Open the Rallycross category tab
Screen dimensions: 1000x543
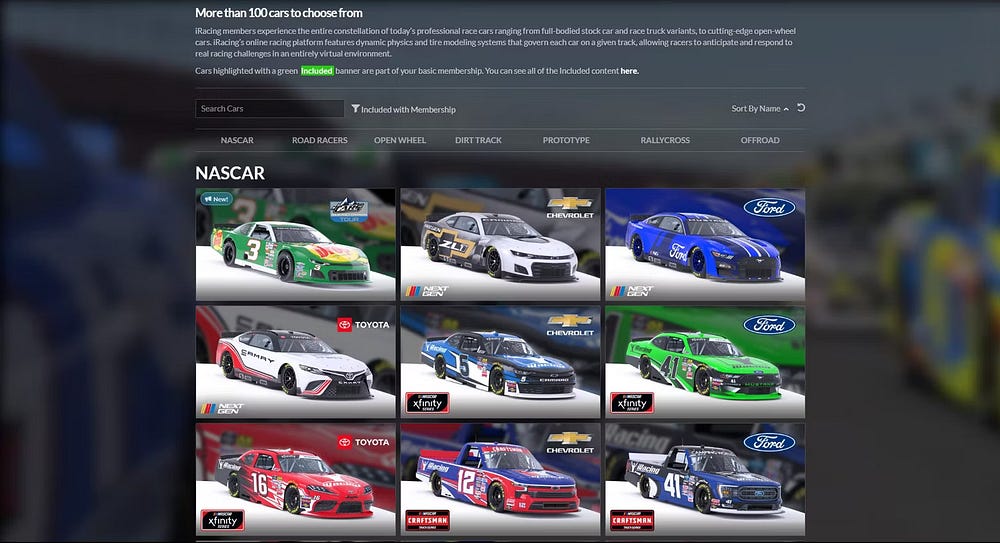(x=665, y=140)
